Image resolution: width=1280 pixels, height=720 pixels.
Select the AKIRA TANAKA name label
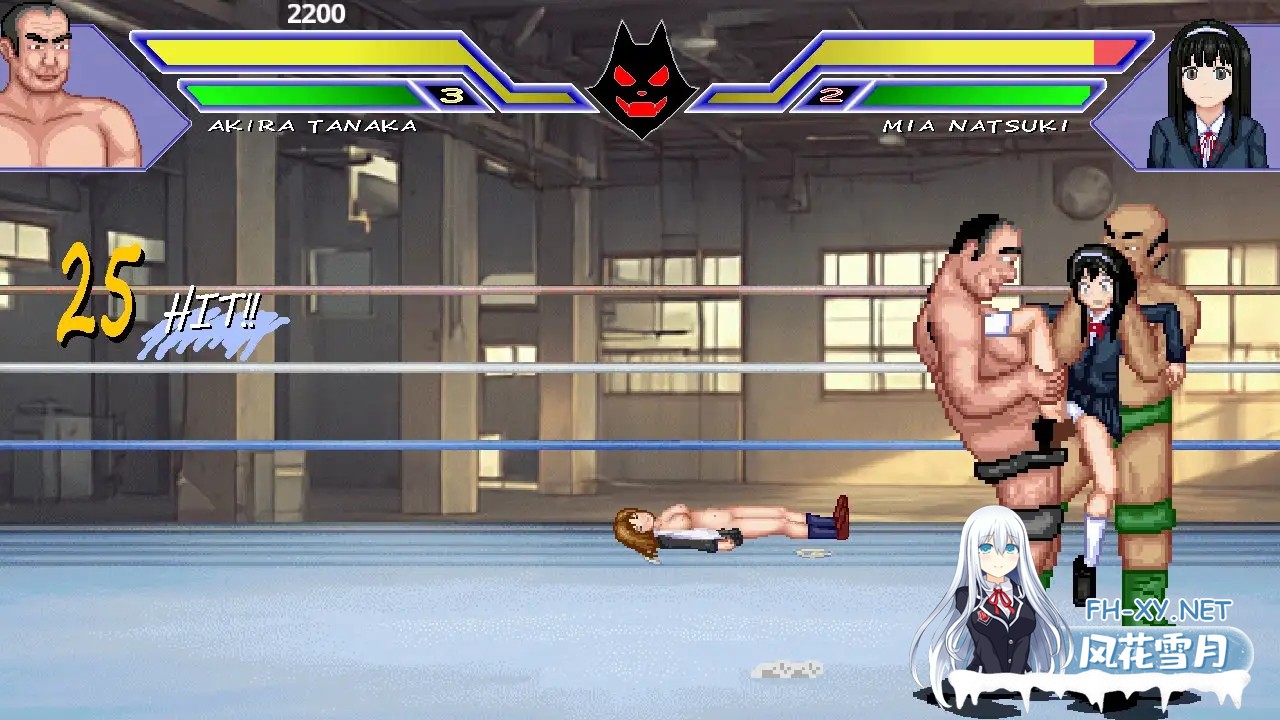tap(312, 127)
